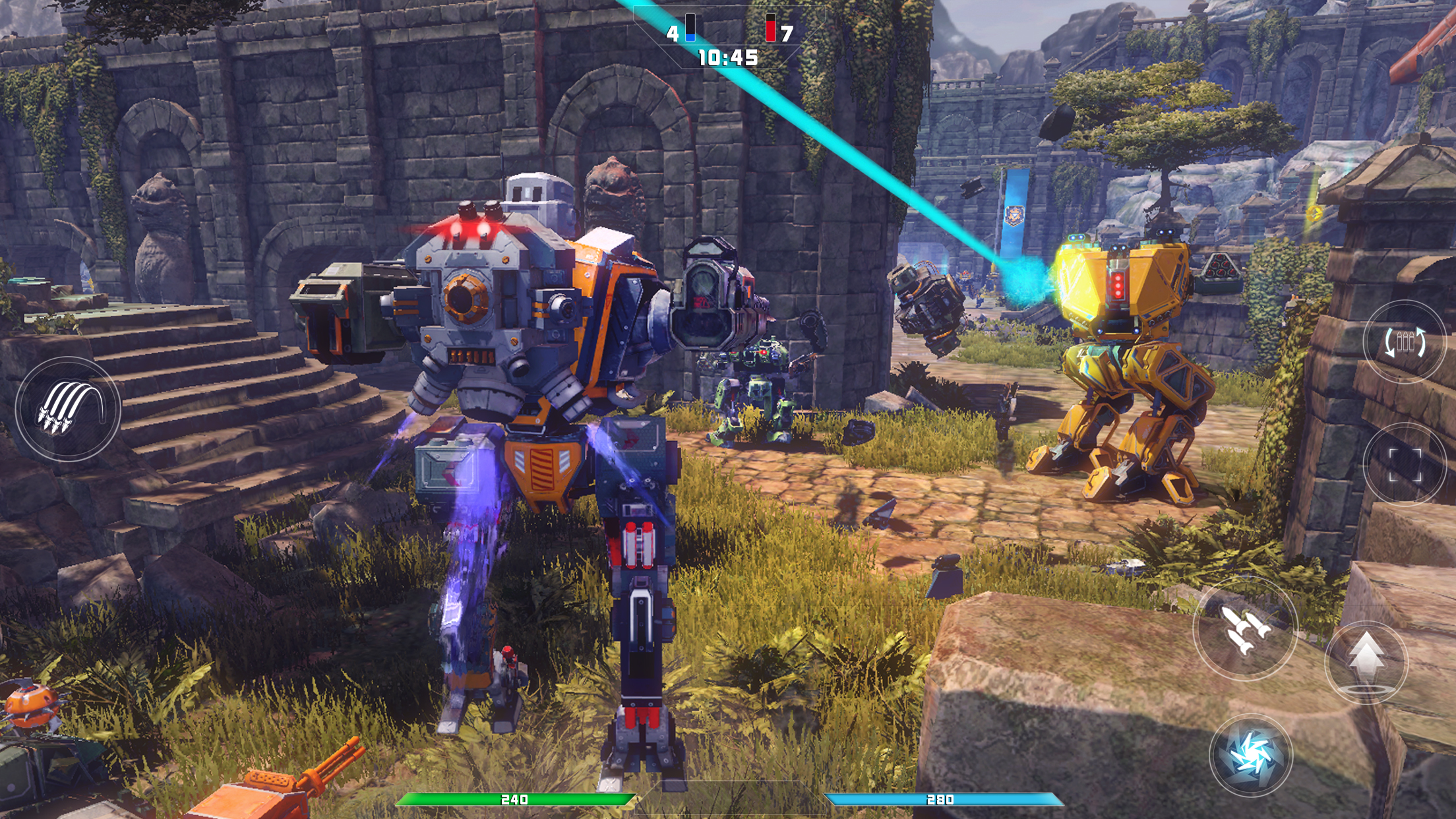Fire the missile barrage weapon button
Image resolution: width=1456 pixels, height=819 pixels.
(68, 409)
